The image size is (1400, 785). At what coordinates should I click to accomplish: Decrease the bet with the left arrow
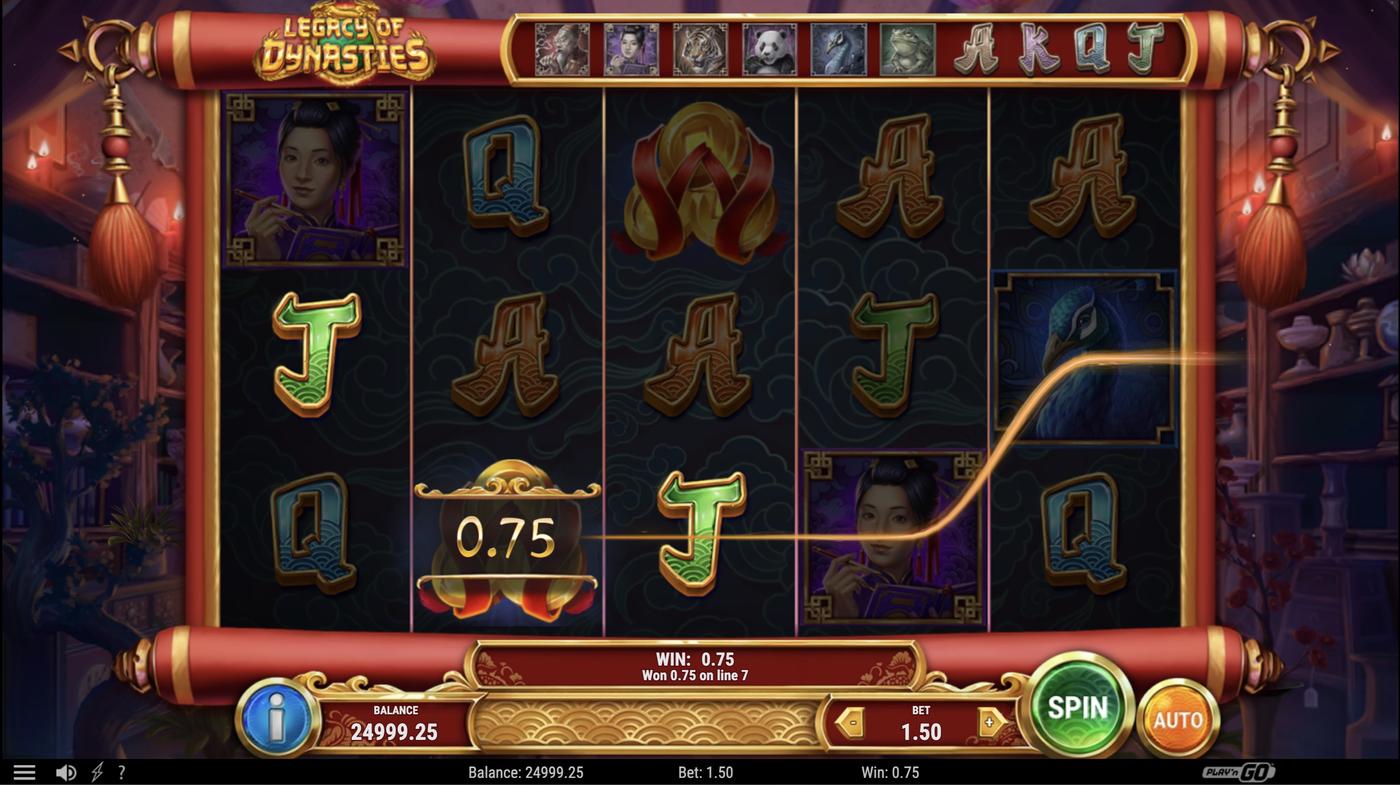coord(850,723)
